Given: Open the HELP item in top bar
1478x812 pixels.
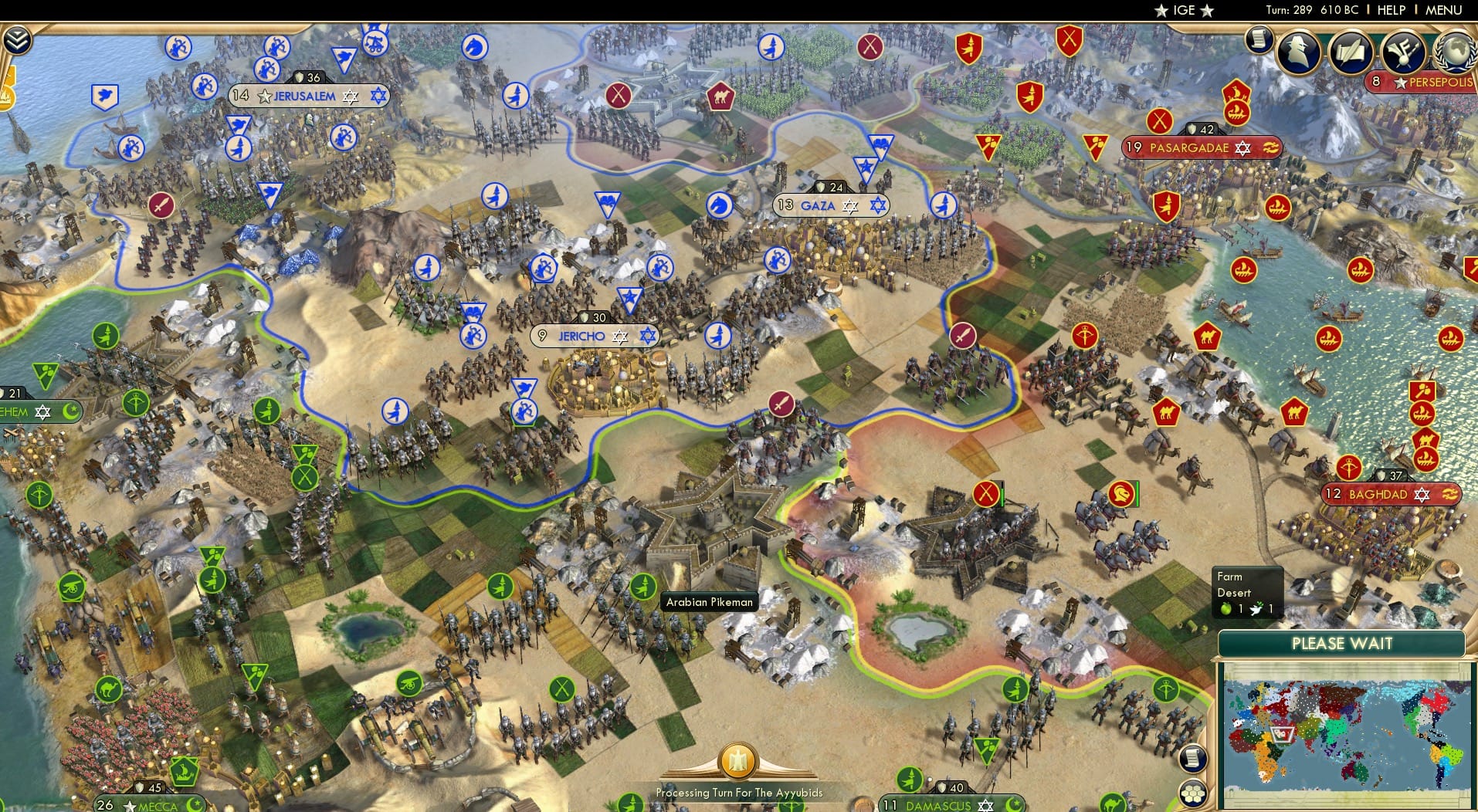Looking at the screenshot, I should coord(1391,10).
